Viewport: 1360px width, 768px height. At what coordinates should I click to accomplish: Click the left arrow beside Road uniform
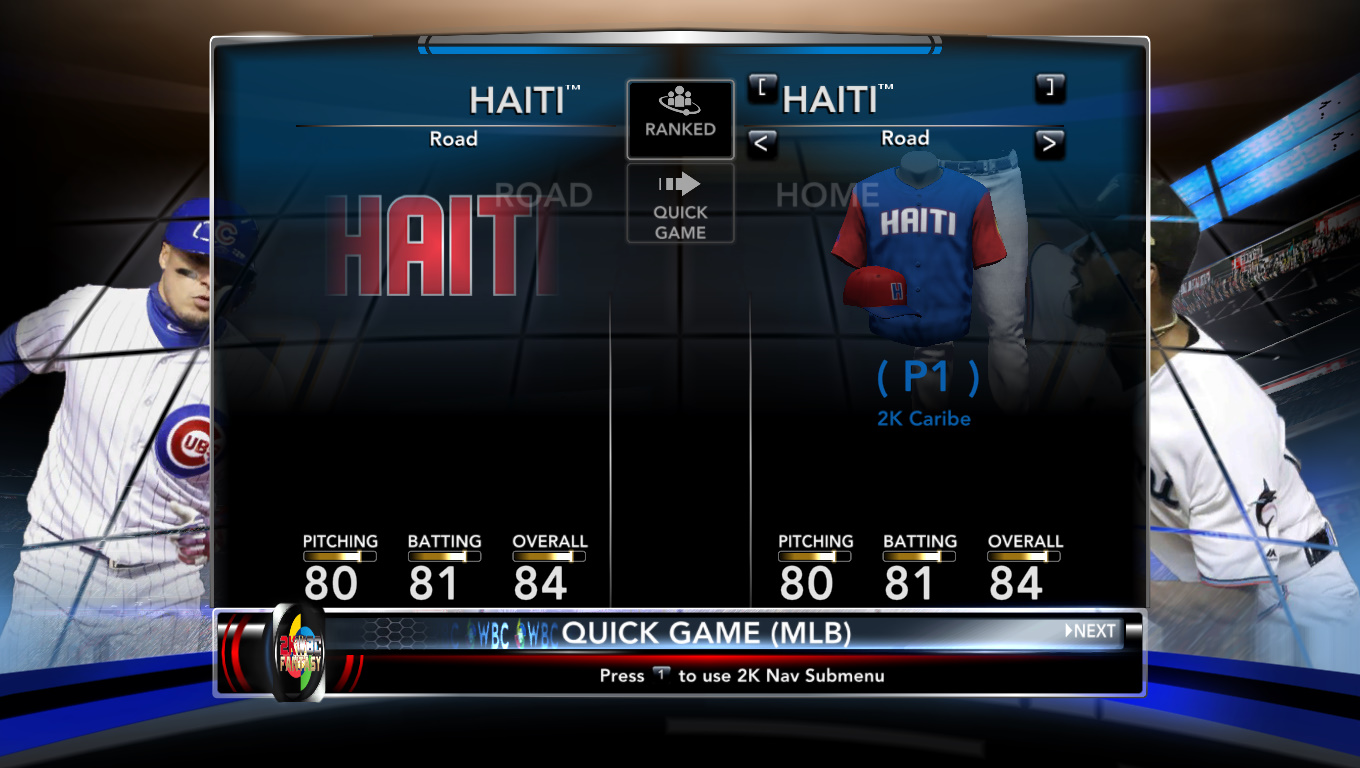[761, 144]
